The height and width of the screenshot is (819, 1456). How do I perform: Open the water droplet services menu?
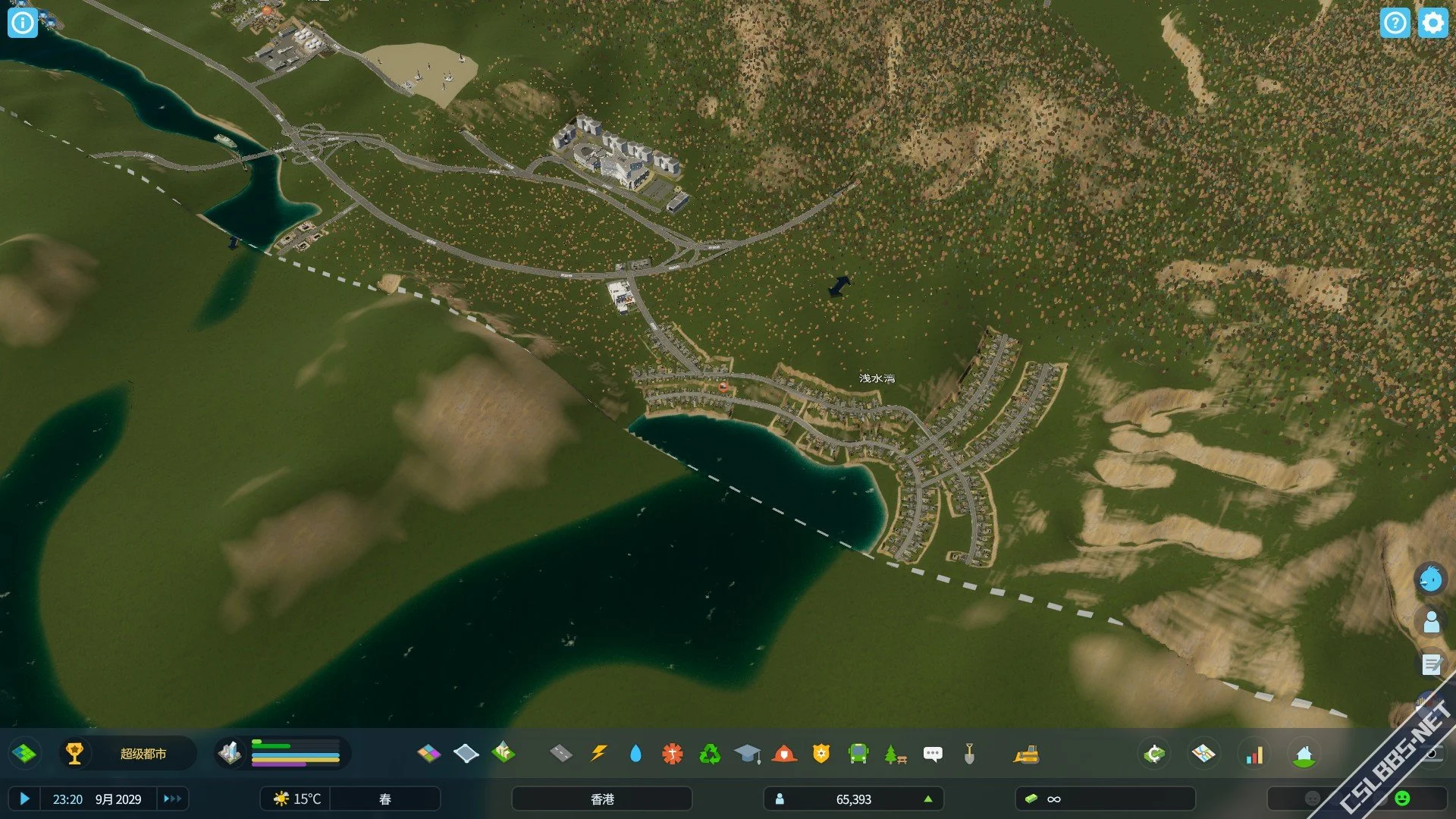click(x=635, y=754)
